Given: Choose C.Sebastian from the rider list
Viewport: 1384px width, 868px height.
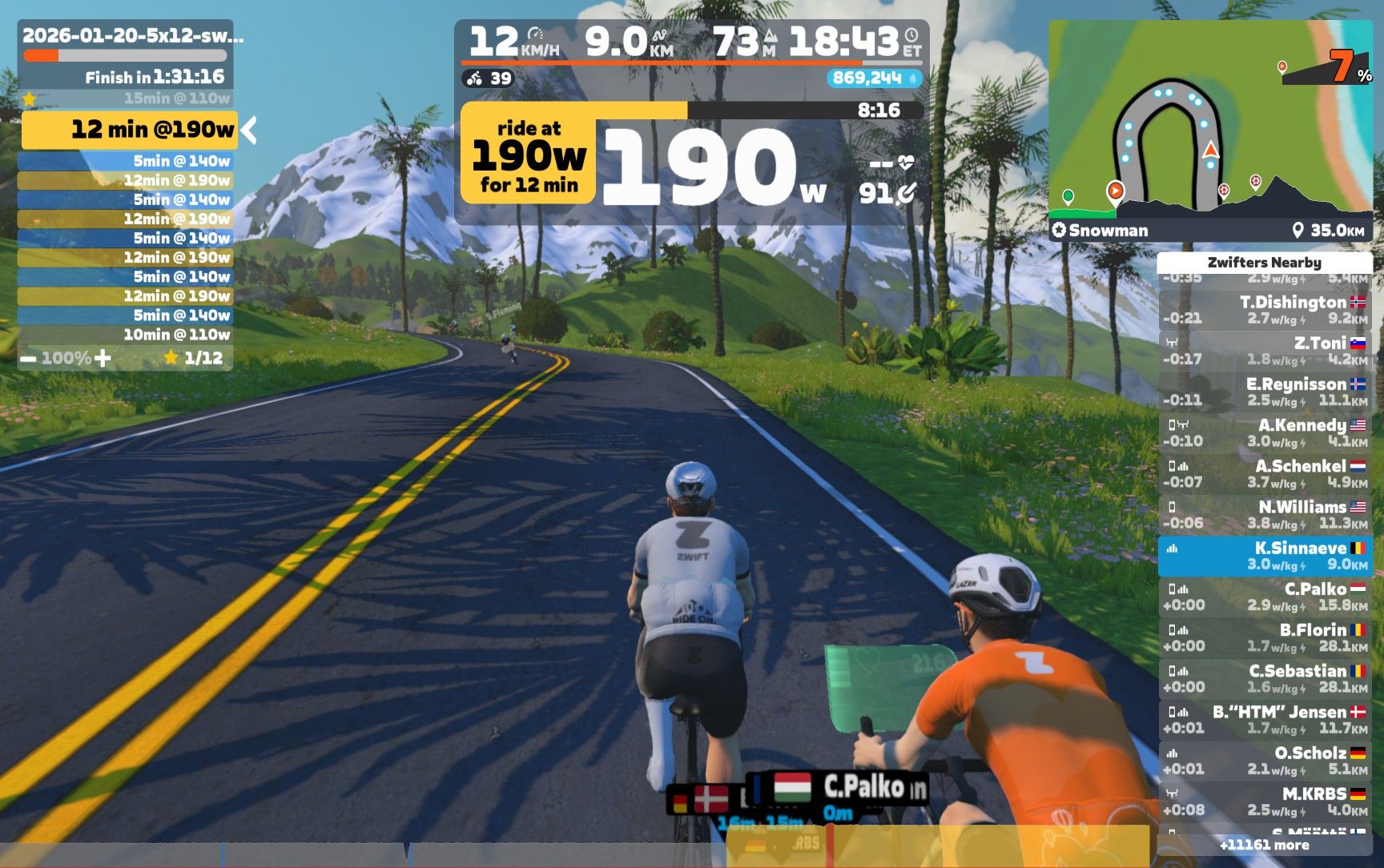Looking at the screenshot, I should tap(1265, 678).
